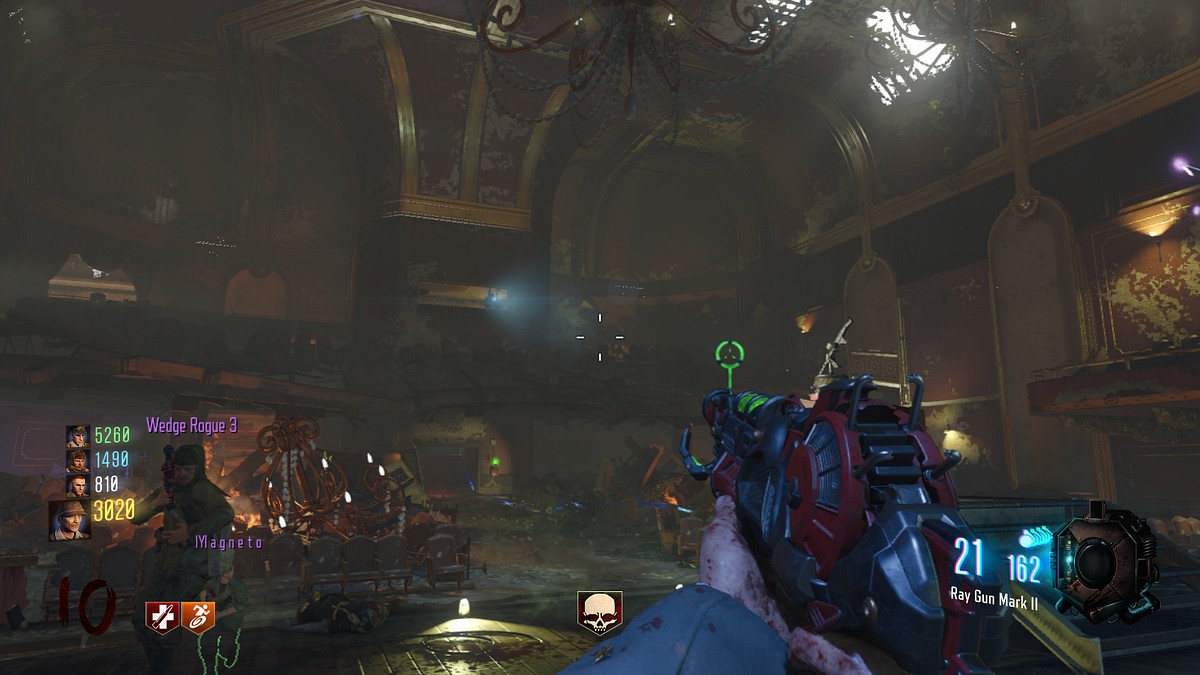Click the octagonal weapon HUD device
The image size is (1200, 675).
1106,557
